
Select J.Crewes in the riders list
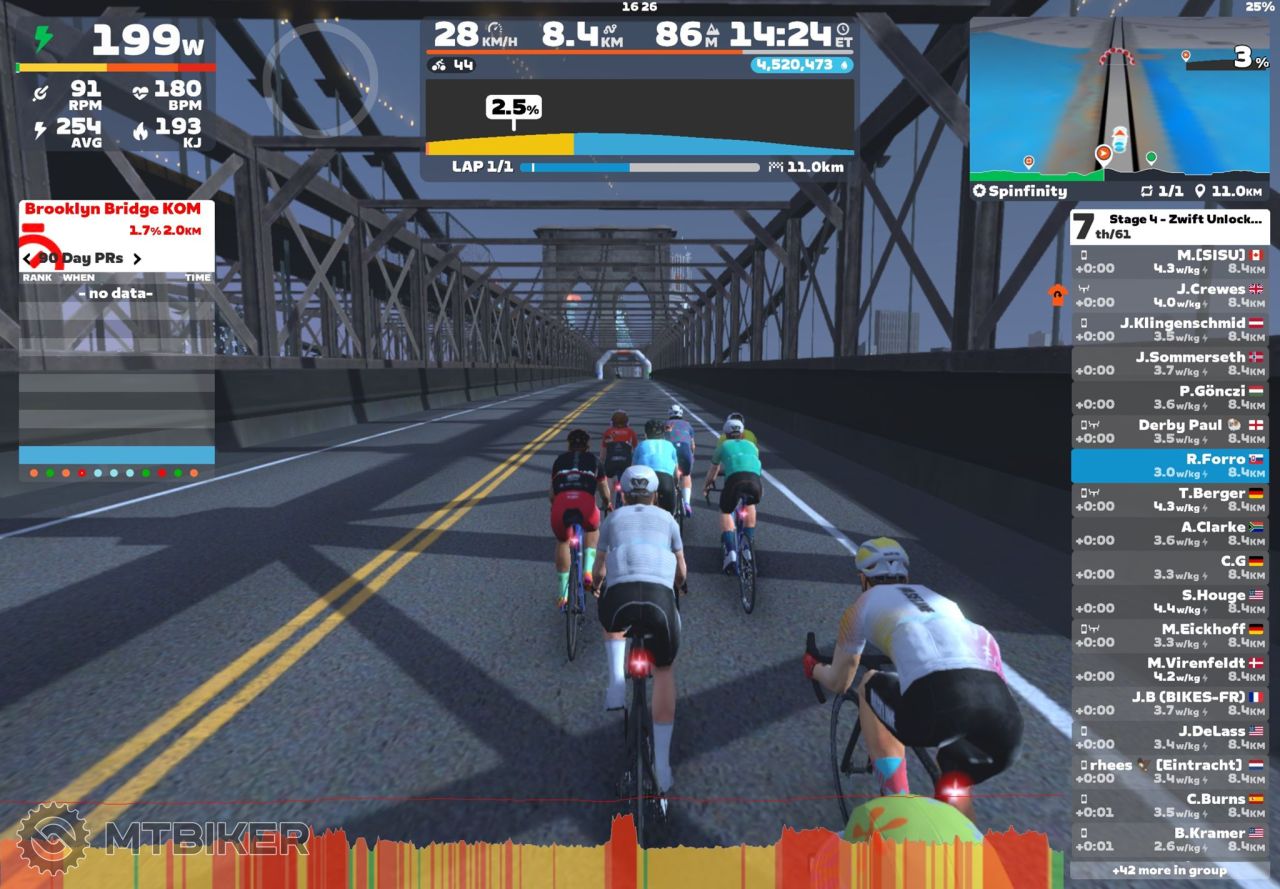click(1170, 295)
